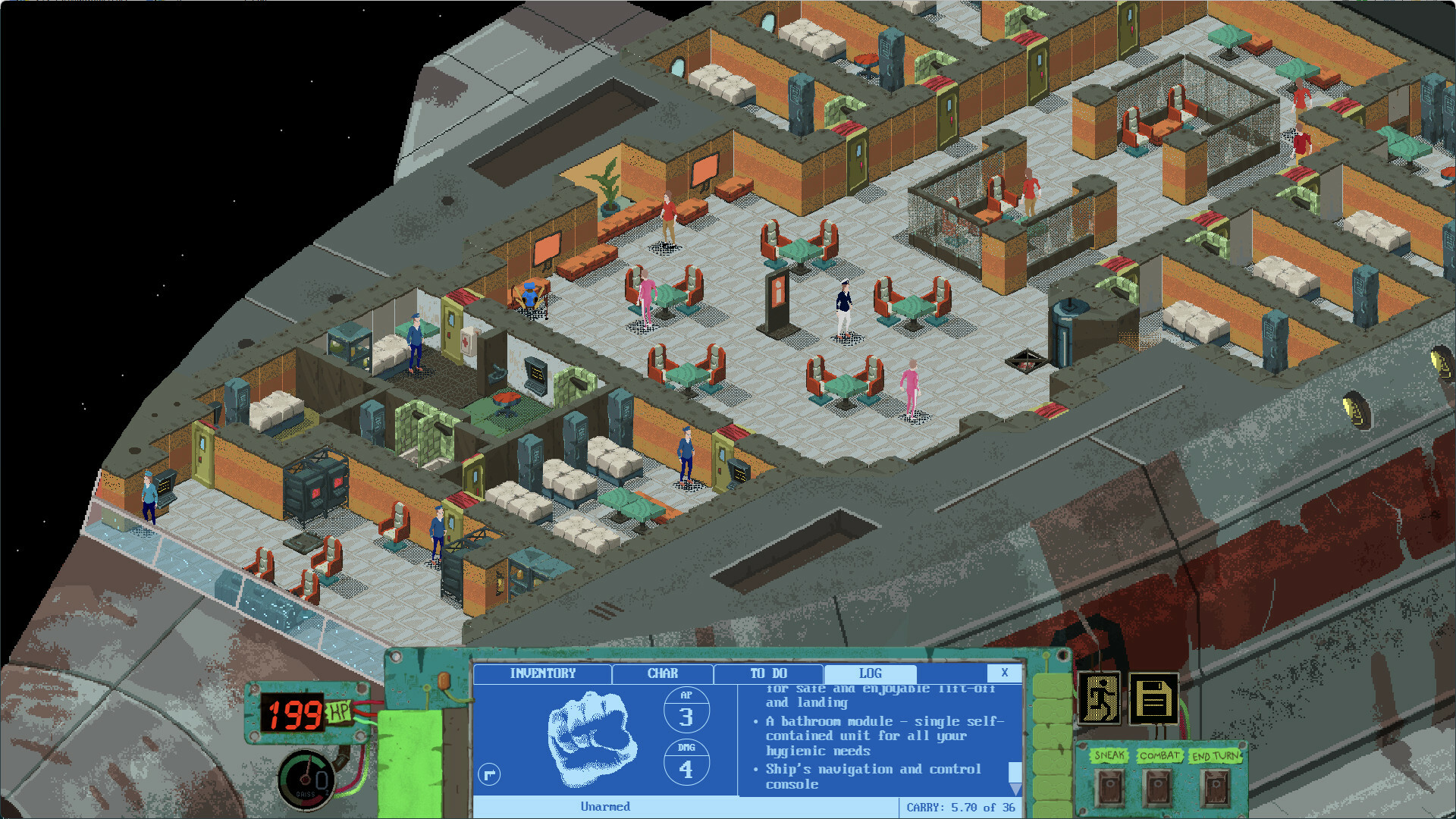Switch to the INVENTORY tab

(543, 673)
